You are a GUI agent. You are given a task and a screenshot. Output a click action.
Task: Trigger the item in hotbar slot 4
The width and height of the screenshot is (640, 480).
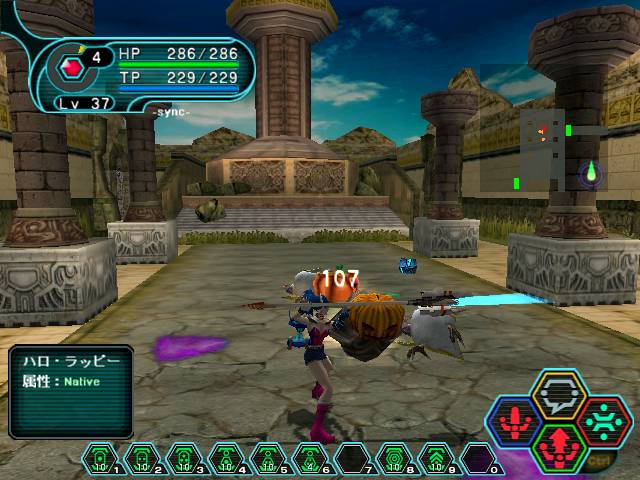(x=226, y=457)
